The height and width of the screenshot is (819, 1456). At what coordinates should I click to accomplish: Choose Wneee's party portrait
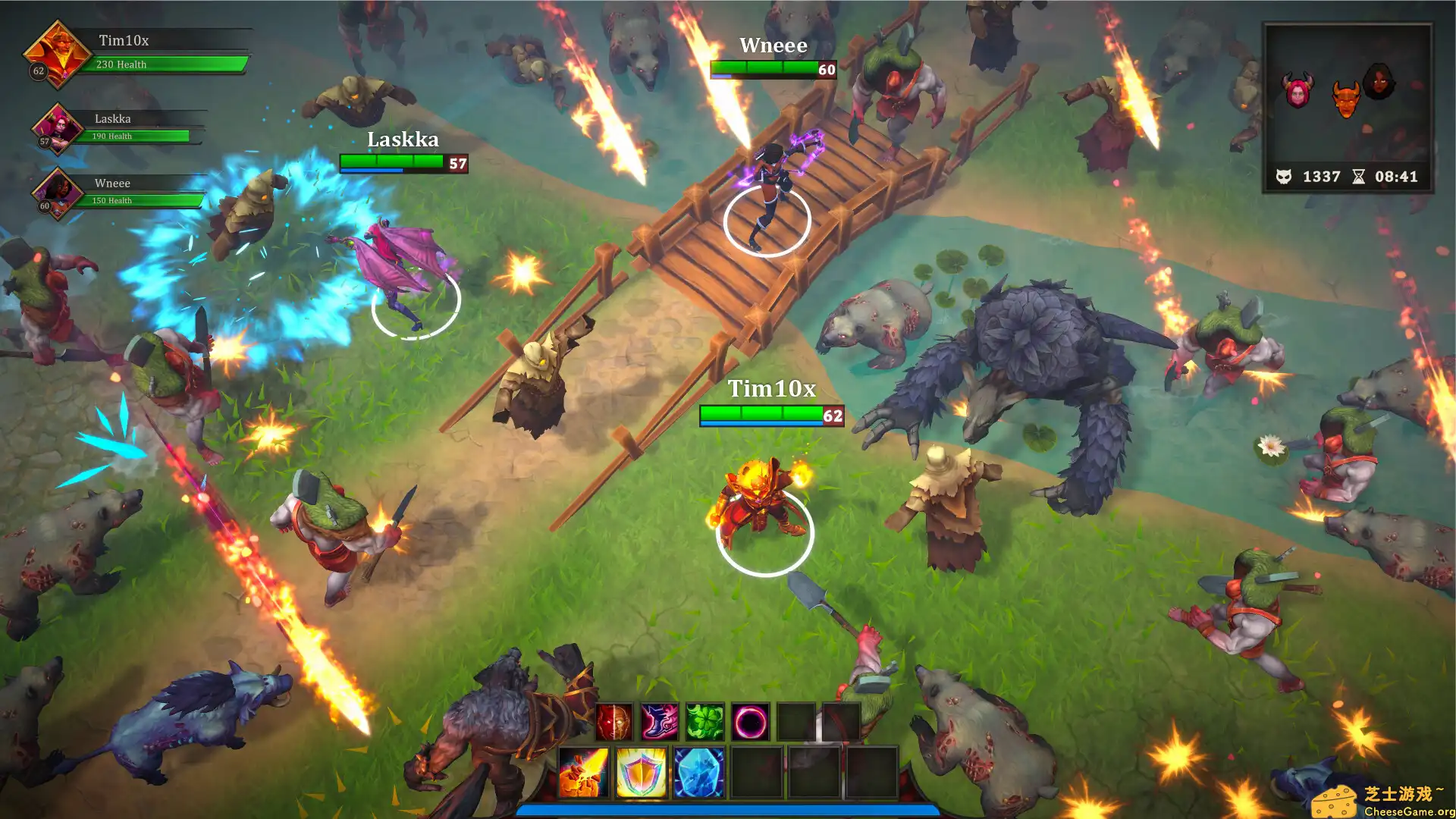[x=57, y=193]
